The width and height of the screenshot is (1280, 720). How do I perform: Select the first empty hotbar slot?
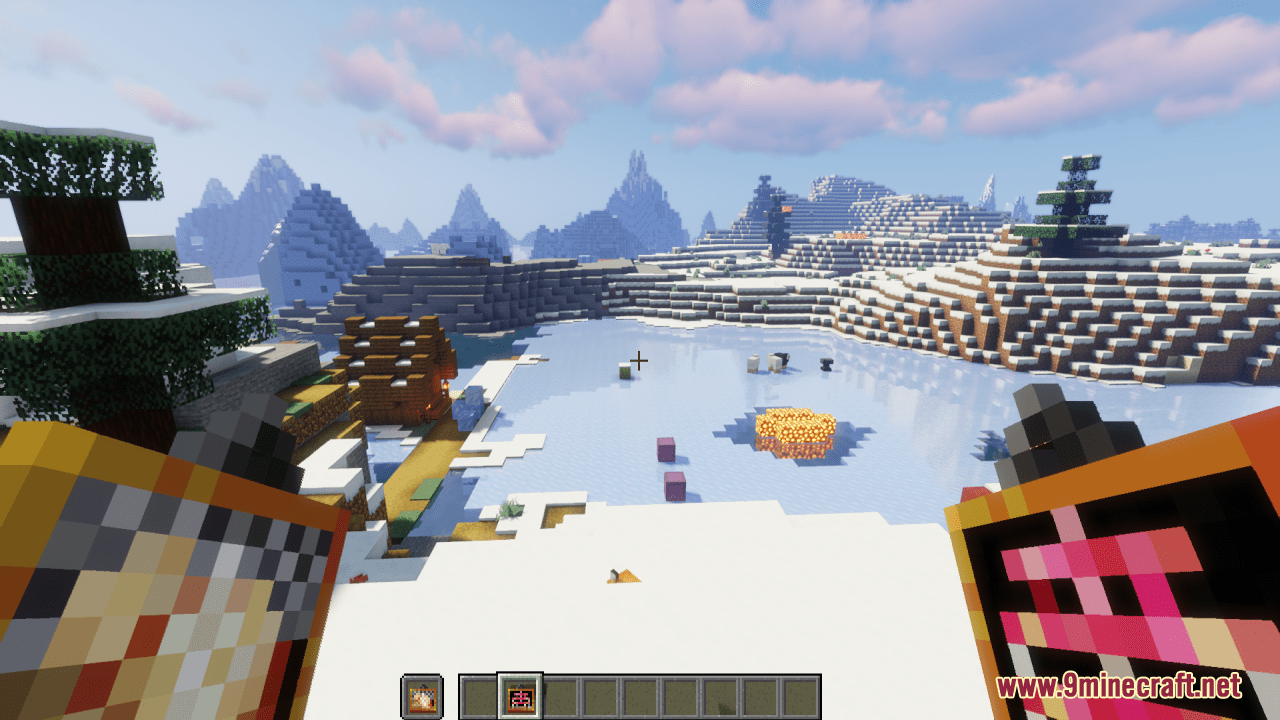pos(478,691)
